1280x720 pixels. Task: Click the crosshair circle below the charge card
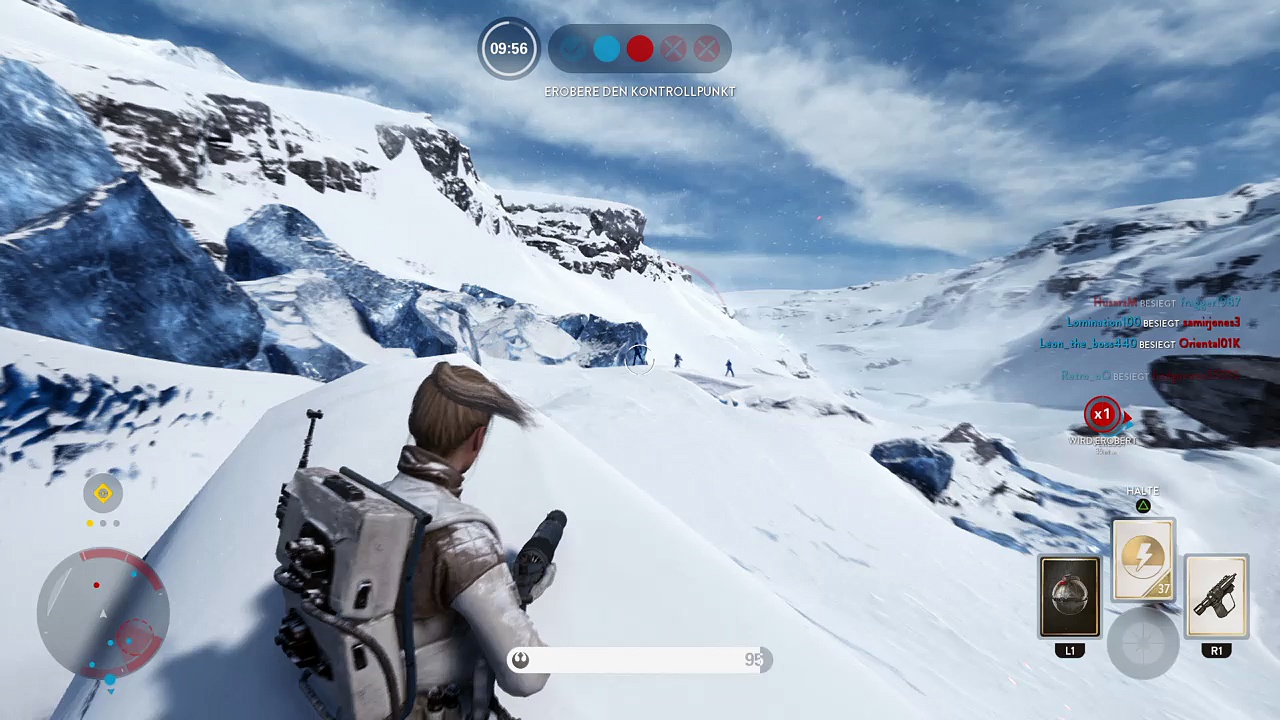coord(1143,640)
